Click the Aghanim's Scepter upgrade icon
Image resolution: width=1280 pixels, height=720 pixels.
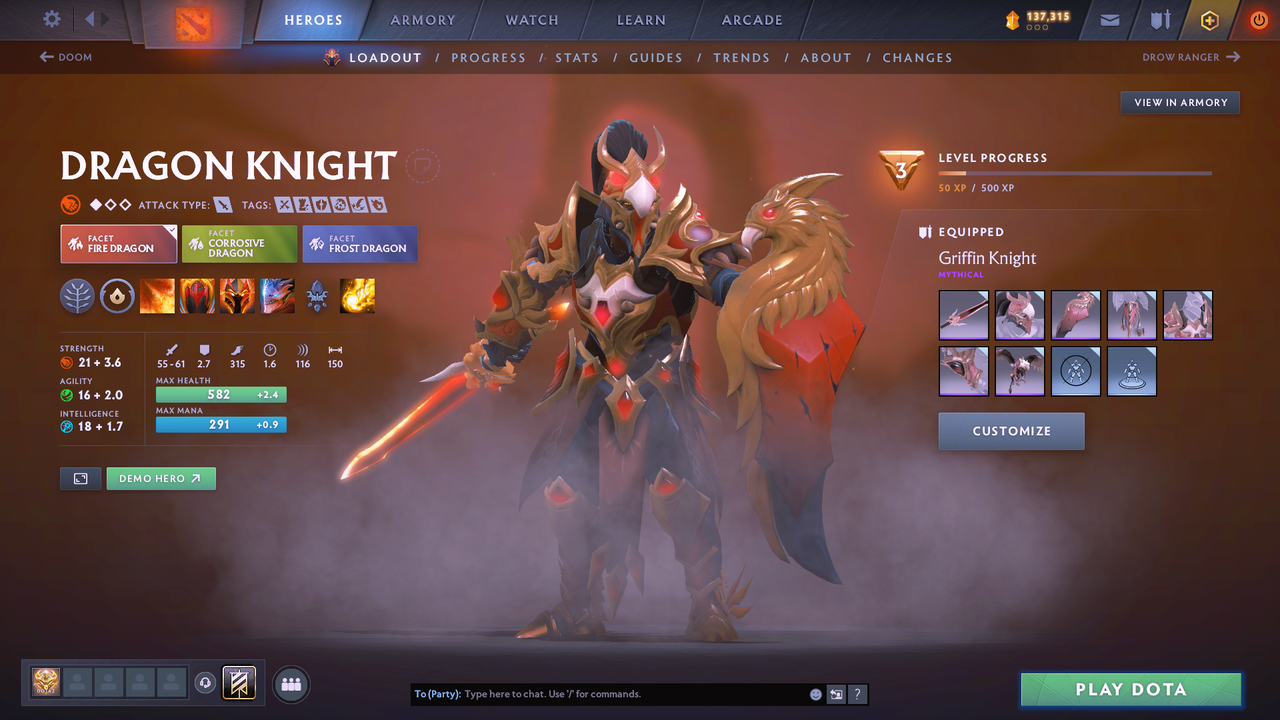point(317,296)
